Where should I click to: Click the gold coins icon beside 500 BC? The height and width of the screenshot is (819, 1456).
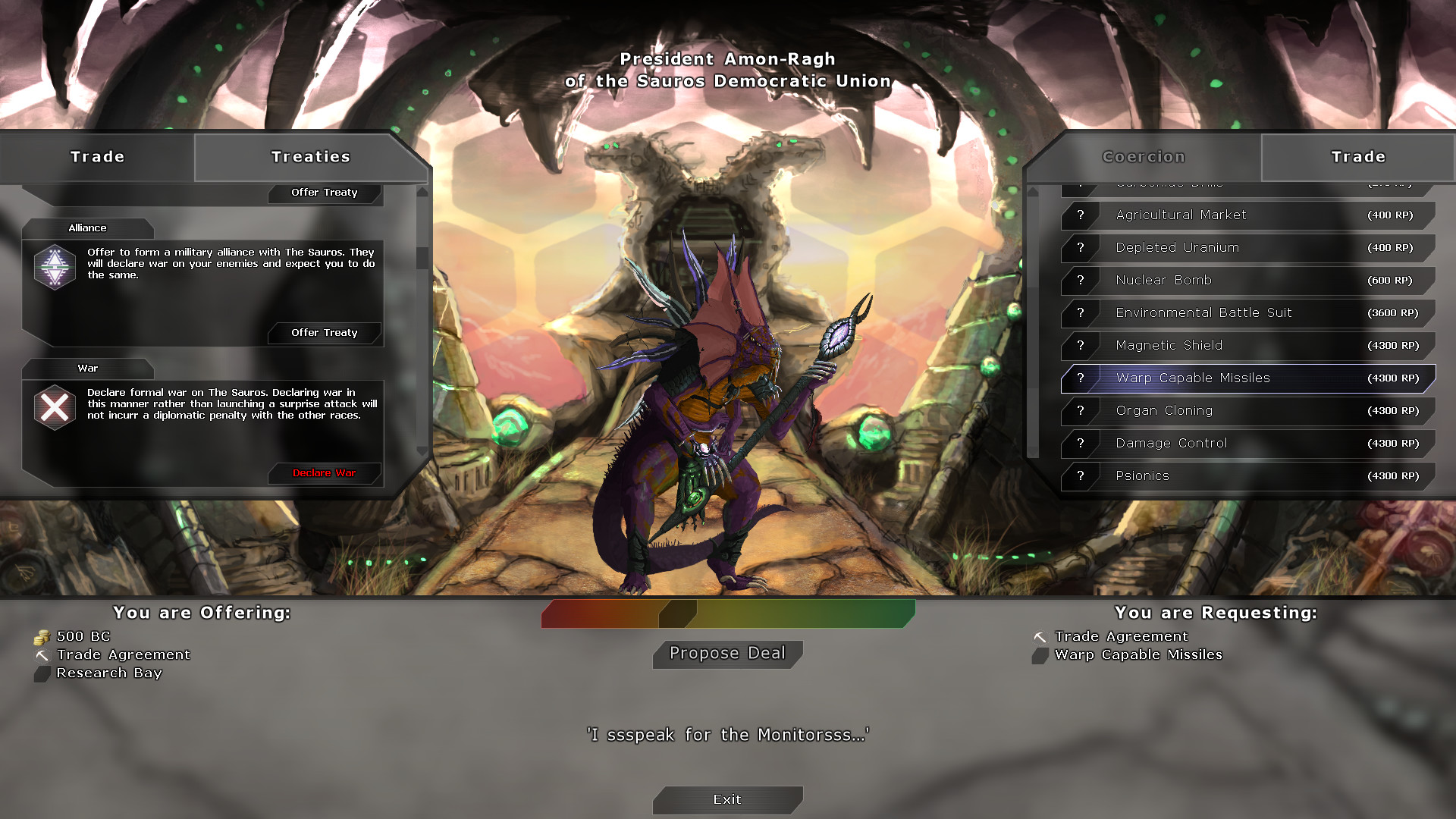point(42,637)
